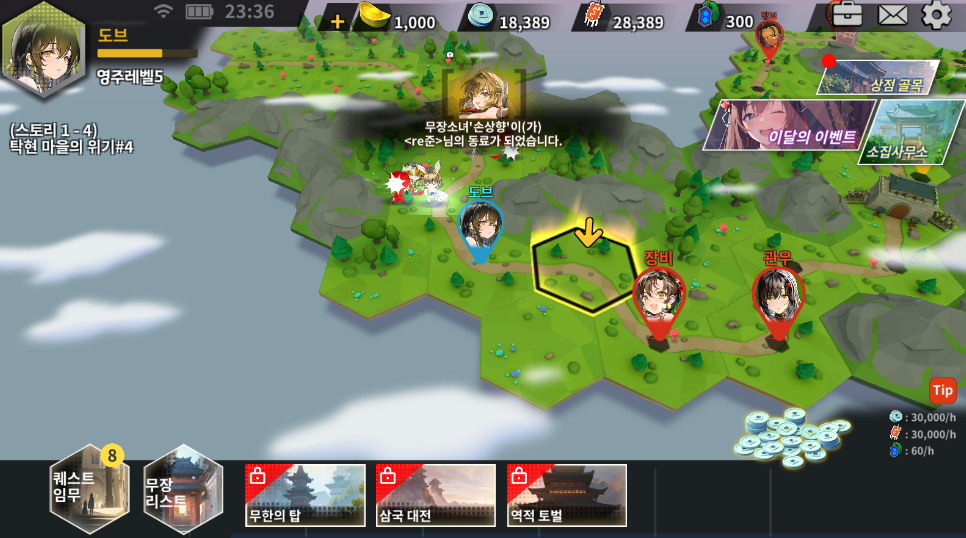Viewport: 966px width, 538px height.
Task: Open the briefcase inventory icon
Action: pyautogui.click(x=847, y=15)
